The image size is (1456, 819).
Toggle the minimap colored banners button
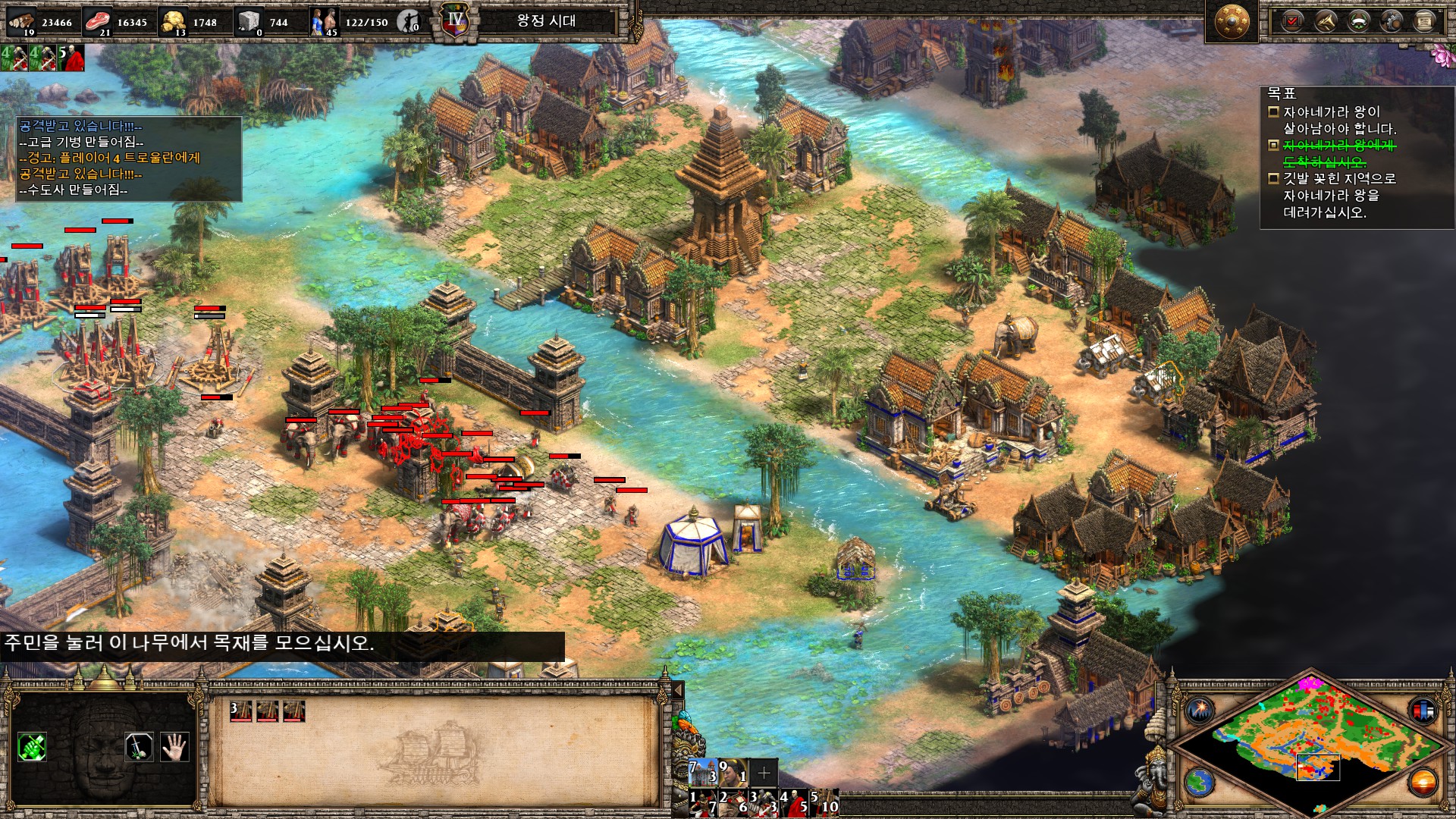[x=1423, y=711]
